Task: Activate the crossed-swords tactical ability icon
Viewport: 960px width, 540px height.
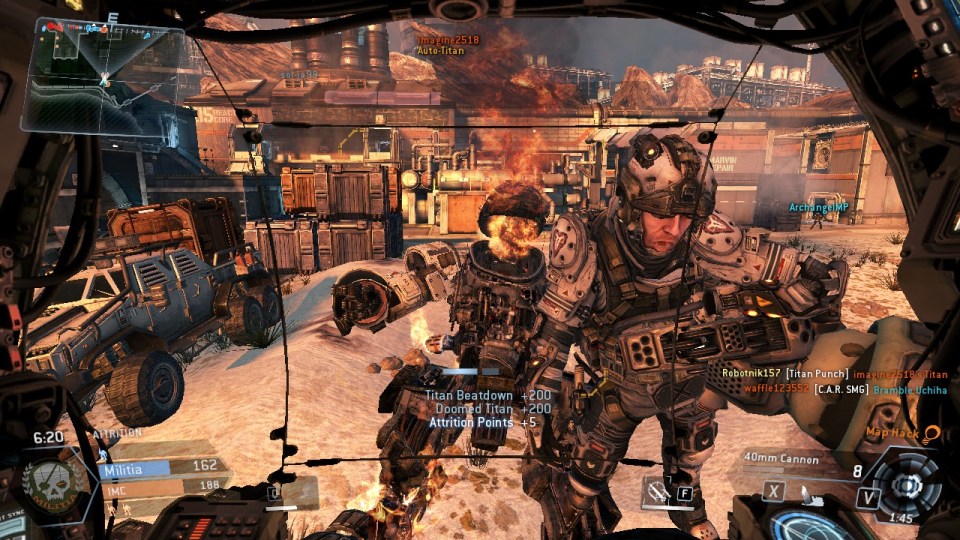Action: pyautogui.click(x=657, y=491)
